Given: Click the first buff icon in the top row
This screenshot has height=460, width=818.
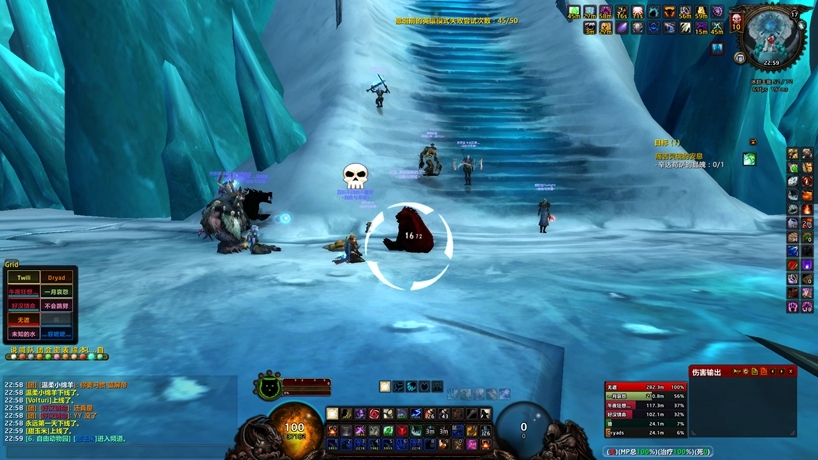Looking at the screenshot, I should point(574,13).
